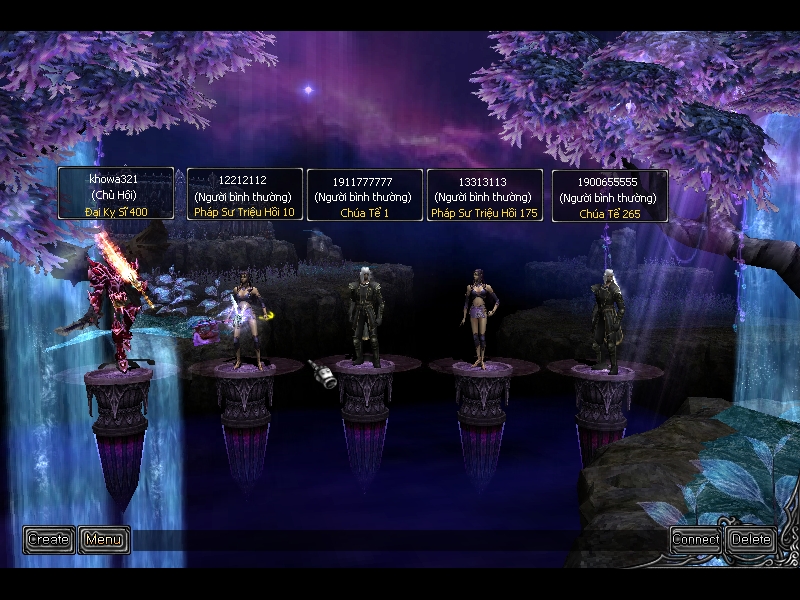The height and width of the screenshot is (600, 800).
Task: Choose character 12212112 name card
Action: pos(244,195)
